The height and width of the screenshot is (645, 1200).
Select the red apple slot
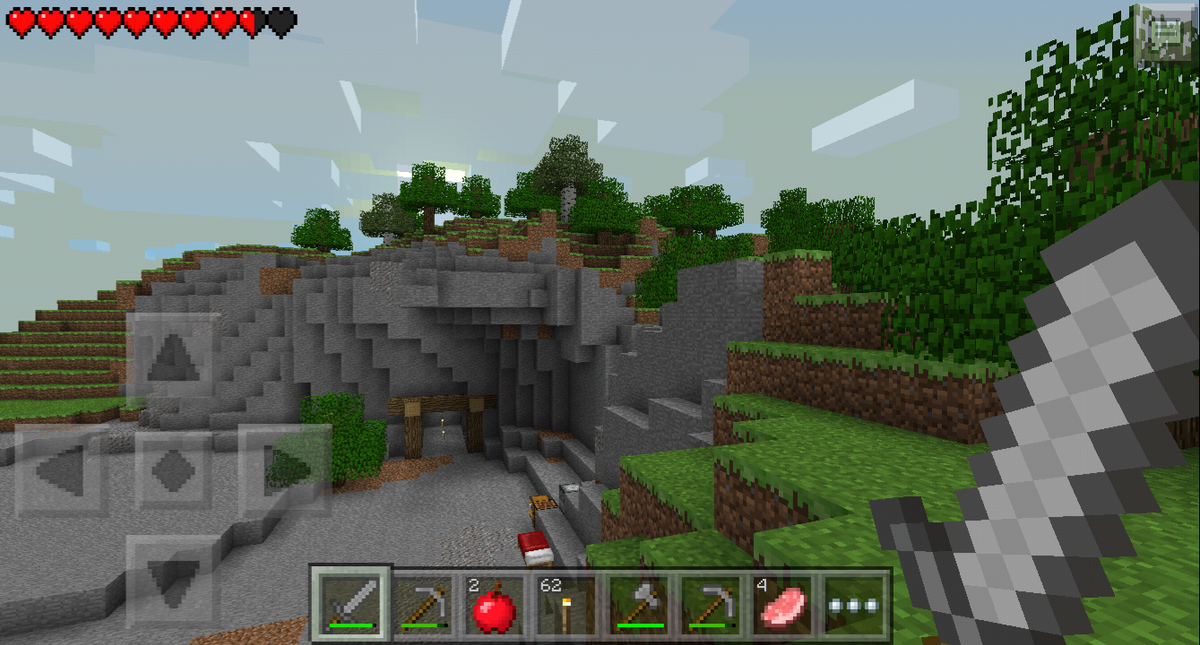pos(494,605)
